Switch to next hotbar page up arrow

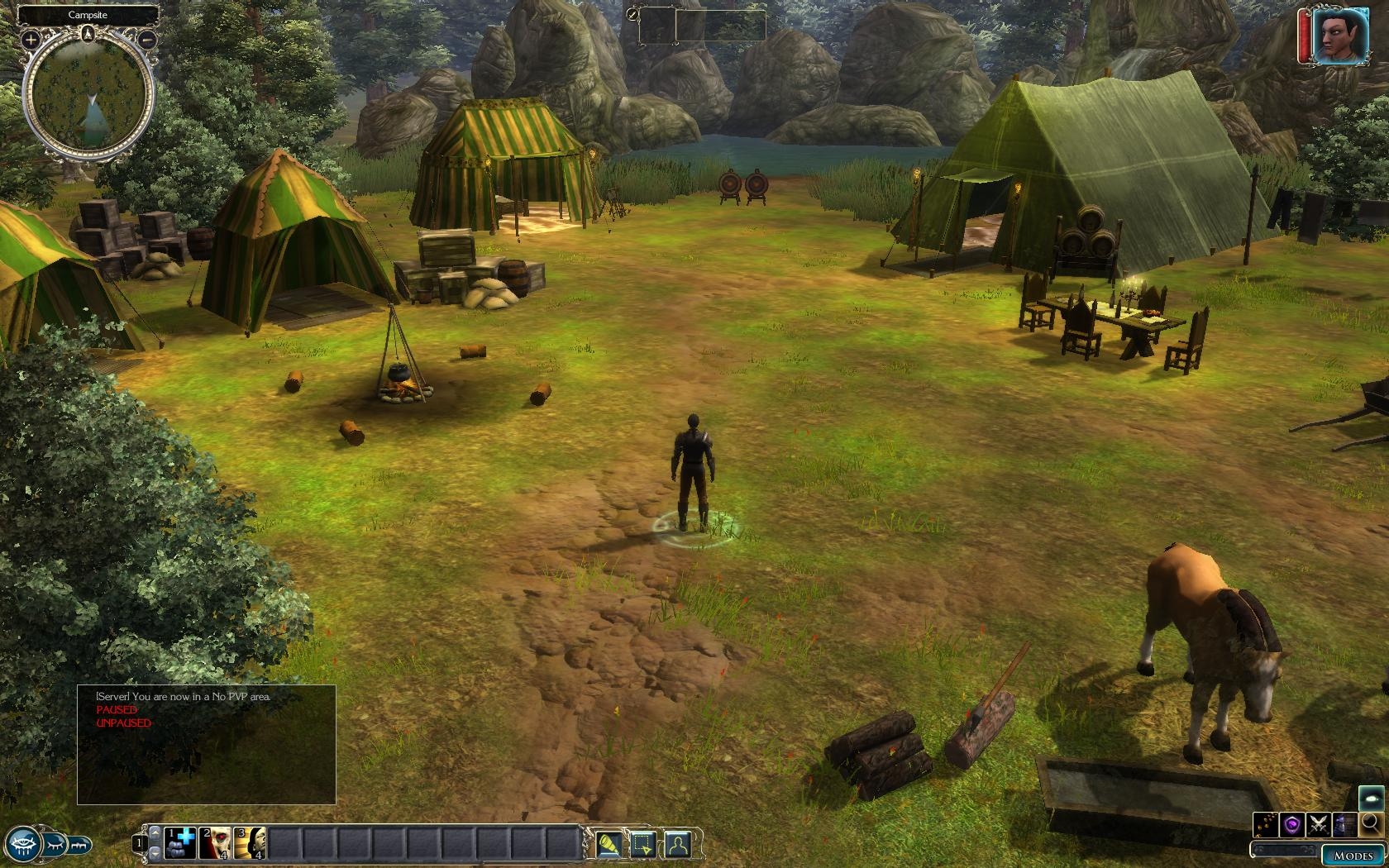(155, 833)
